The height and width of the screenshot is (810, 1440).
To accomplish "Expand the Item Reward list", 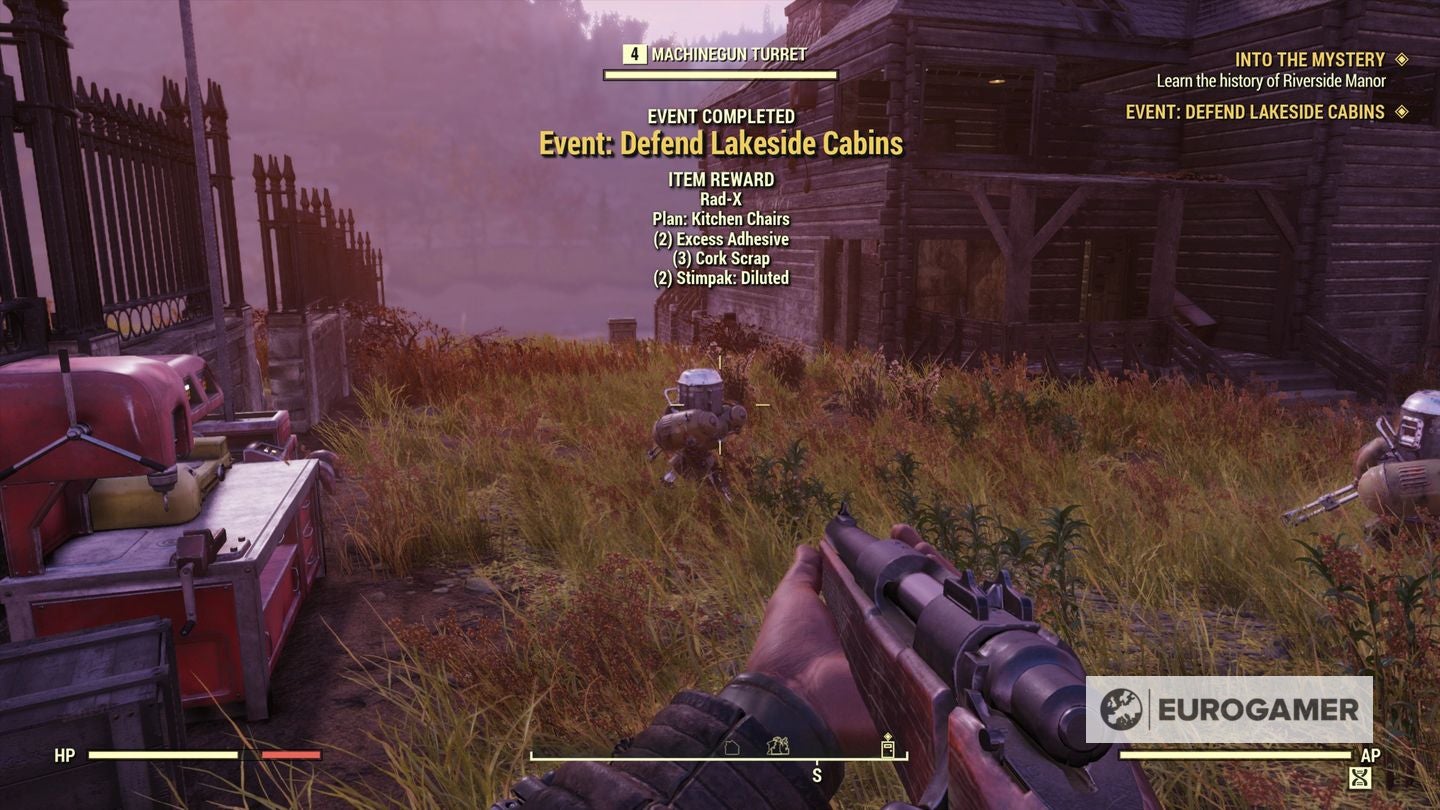I will [722, 179].
